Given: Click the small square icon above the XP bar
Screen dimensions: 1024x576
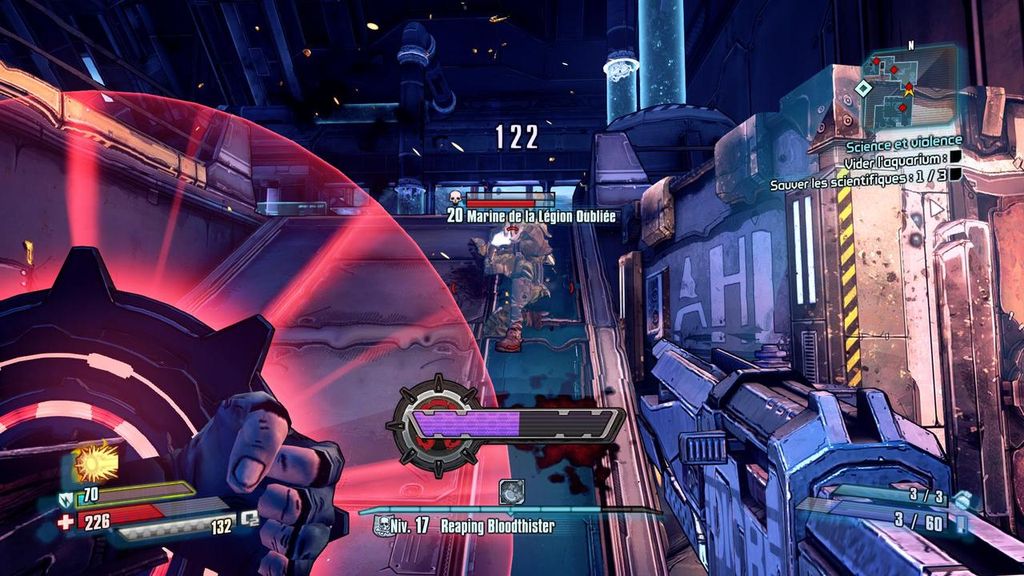Looking at the screenshot, I should (511, 491).
